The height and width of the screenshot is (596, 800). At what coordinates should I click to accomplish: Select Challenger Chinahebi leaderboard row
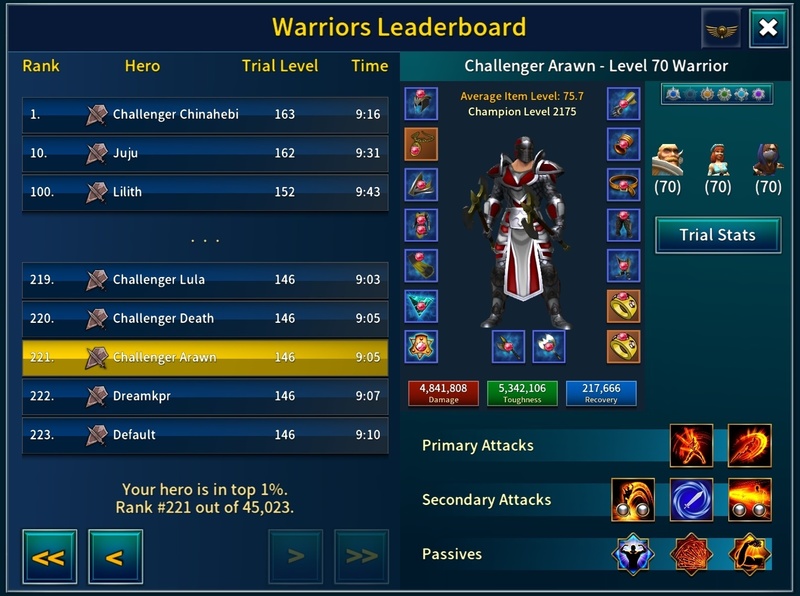tap(205, 114)
